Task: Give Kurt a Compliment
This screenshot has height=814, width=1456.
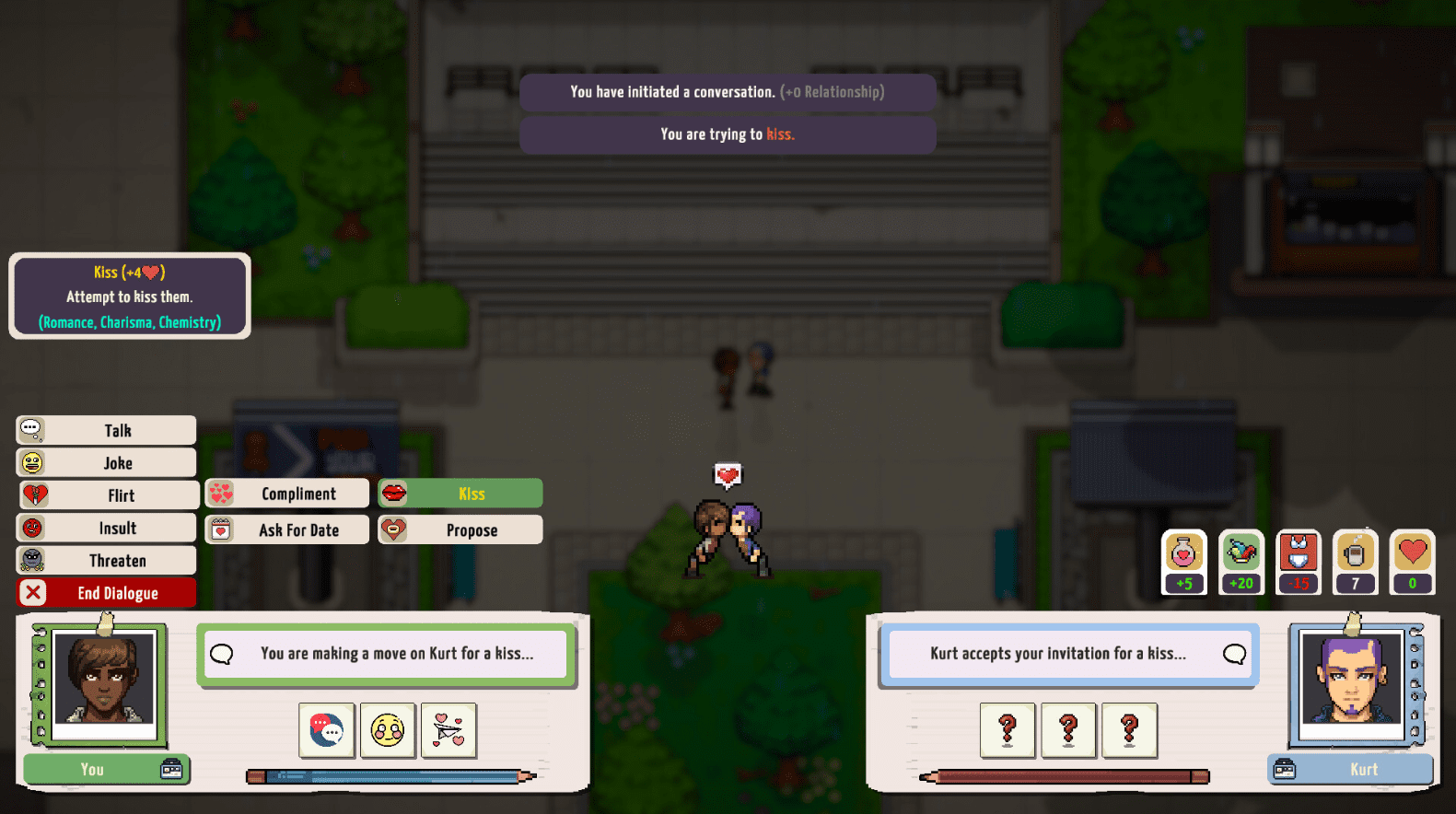Action: point(287,494)
